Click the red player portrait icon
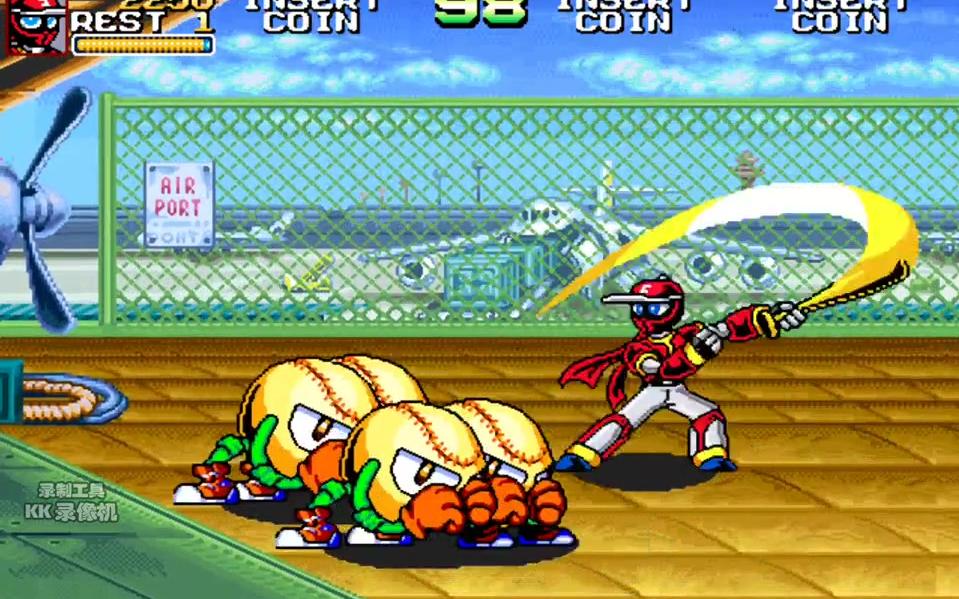Screen dimensions: 959x599 36,25
